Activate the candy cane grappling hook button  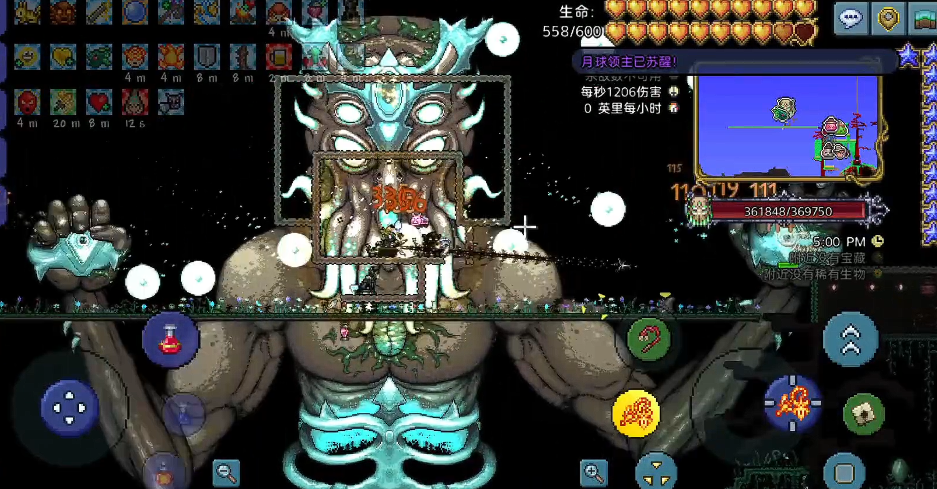coord(649,340)
